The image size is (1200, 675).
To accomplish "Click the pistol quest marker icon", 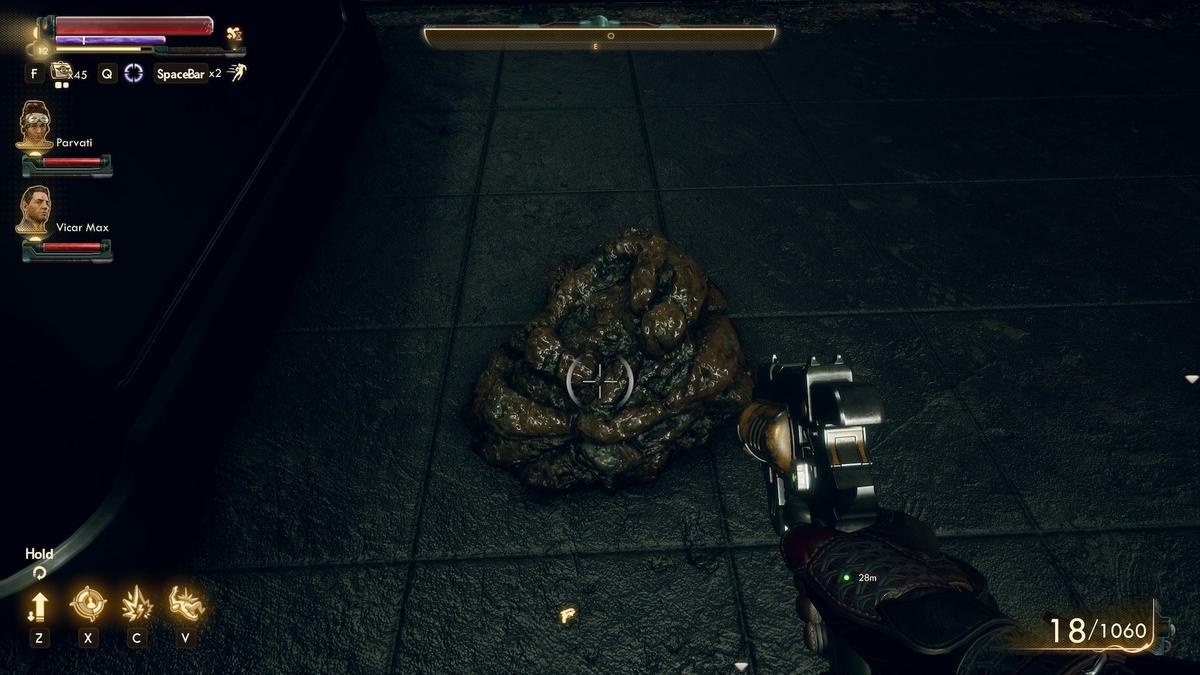I will coord(567,615).
